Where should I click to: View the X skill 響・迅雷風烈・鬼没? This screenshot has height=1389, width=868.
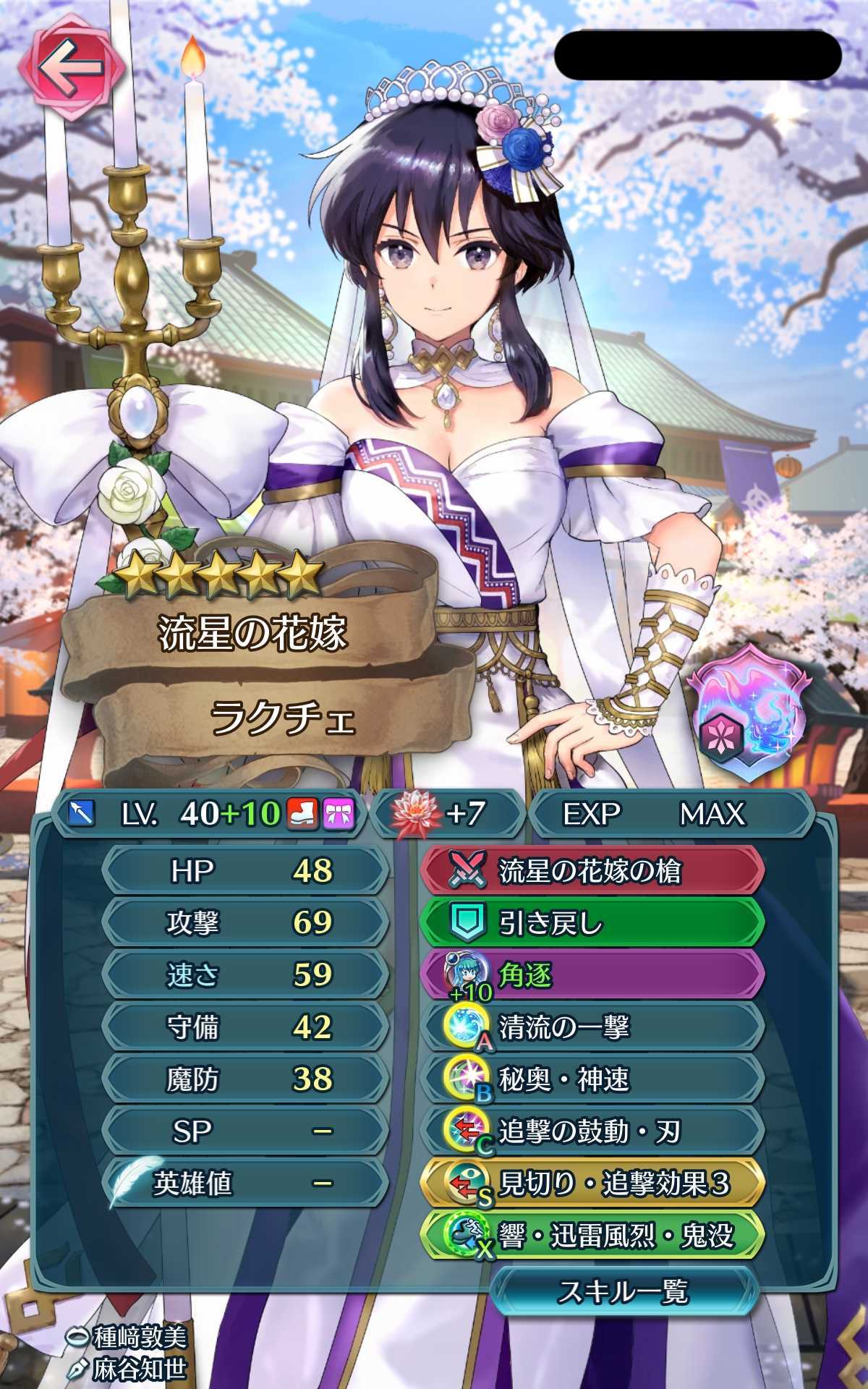[x=592, y=1236]
